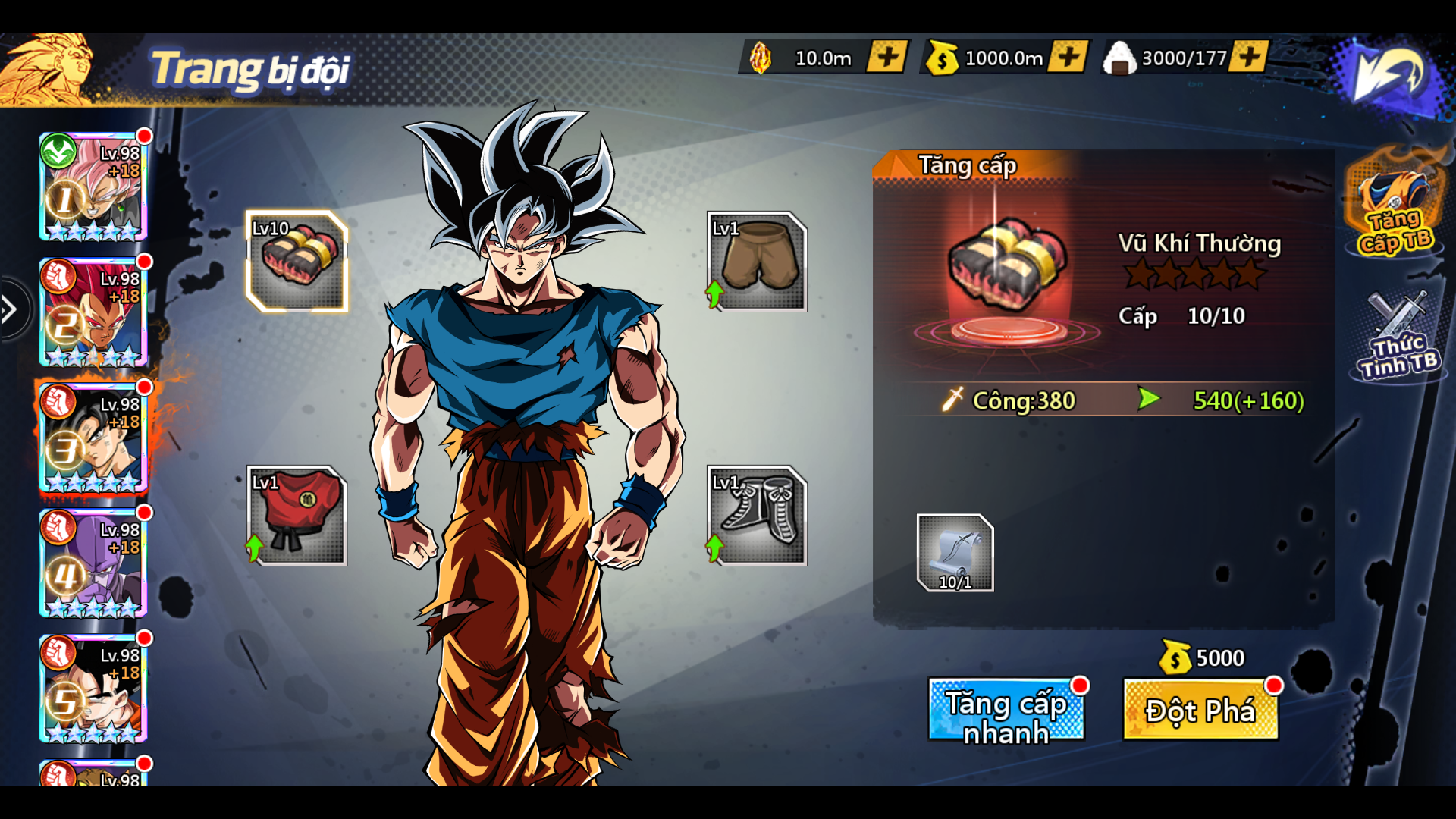Select team hero number 3
1456x819 pixels.
(x=93, y=438)
